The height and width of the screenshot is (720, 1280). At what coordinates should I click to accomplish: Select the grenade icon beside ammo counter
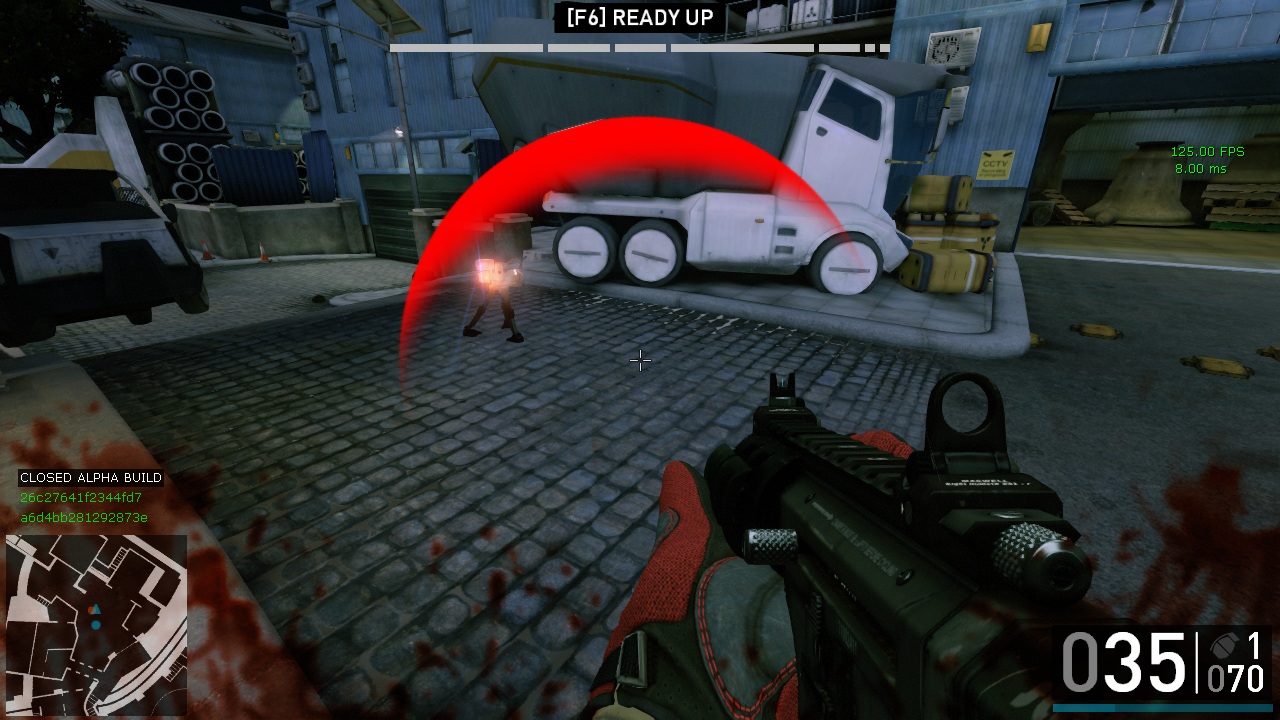tap(1224, 645)
